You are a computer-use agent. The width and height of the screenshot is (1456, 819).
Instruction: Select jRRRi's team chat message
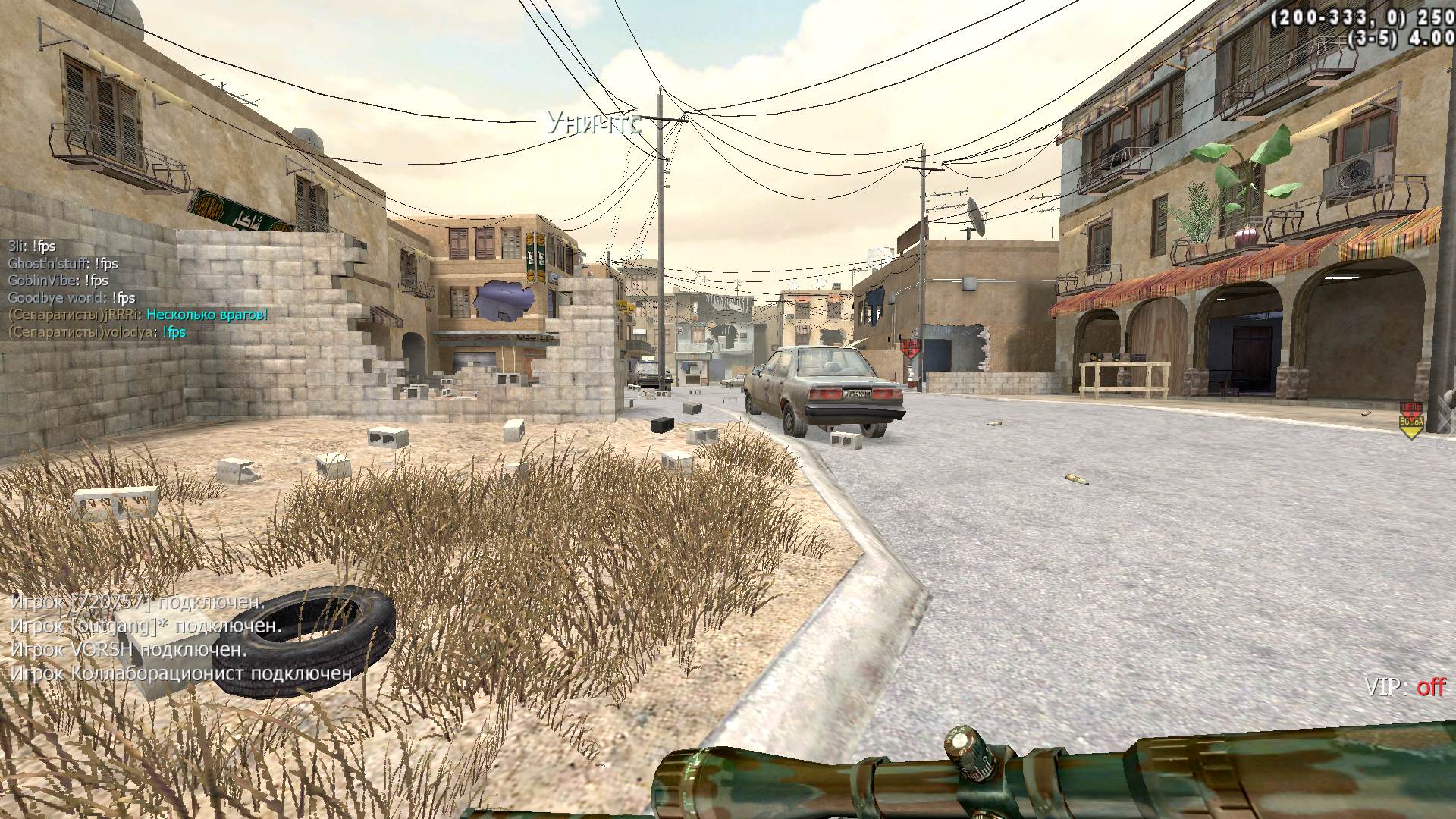(138, 315)
